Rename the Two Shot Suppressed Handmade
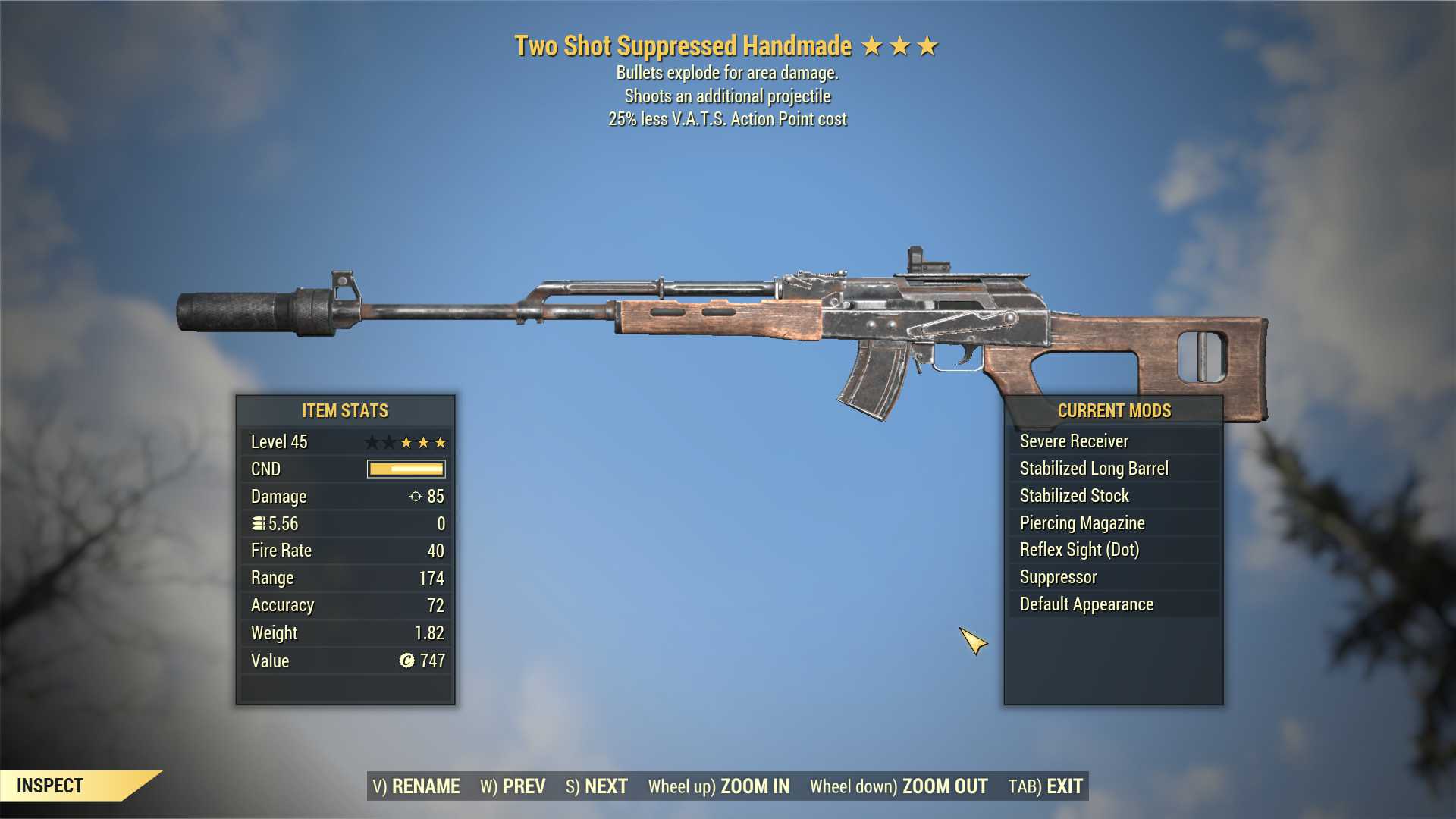This screenshot has width=1456, height=819. click(x=416, y=786)
